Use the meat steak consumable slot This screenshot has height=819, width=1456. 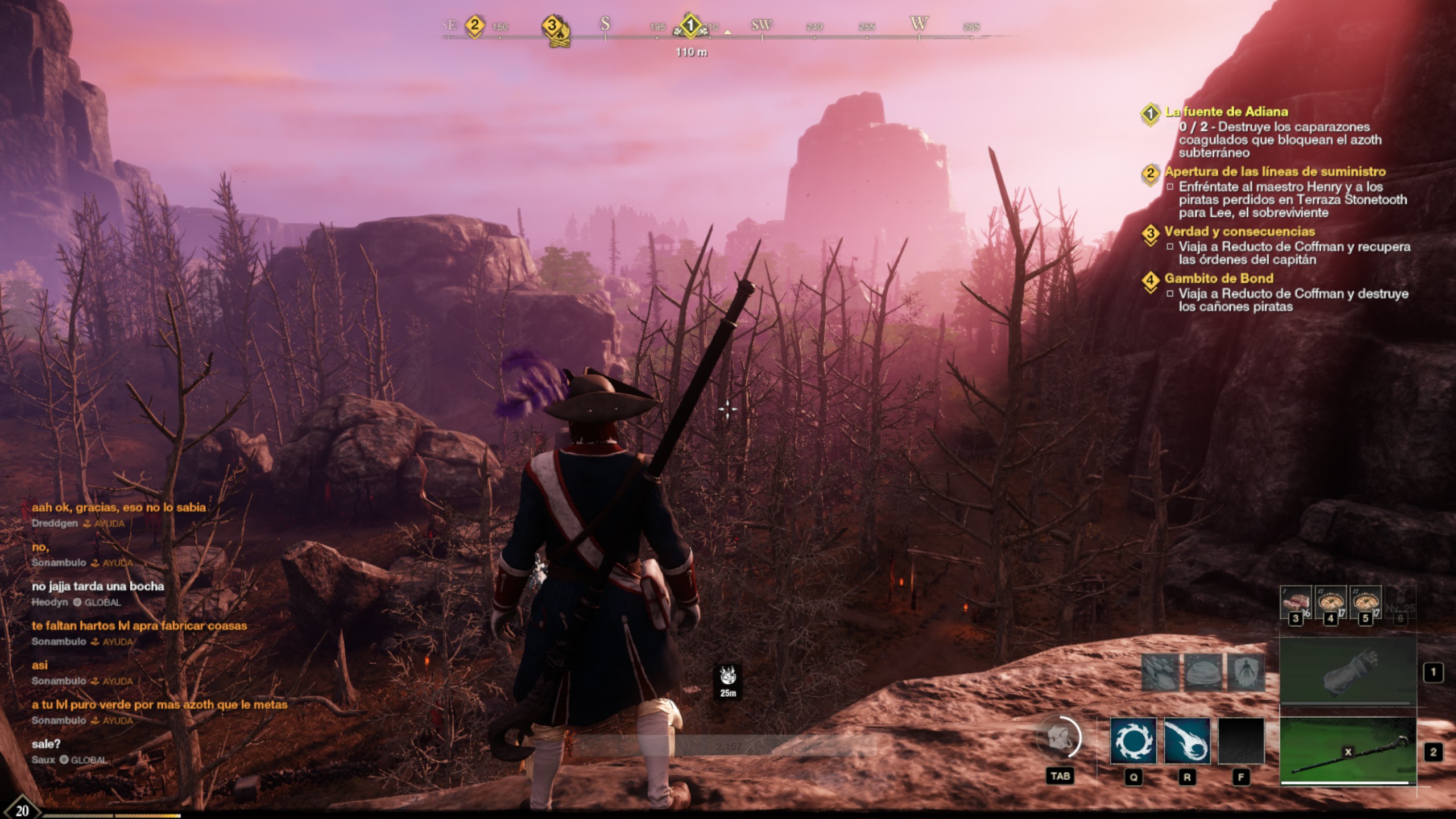[x=1296, y=603]
